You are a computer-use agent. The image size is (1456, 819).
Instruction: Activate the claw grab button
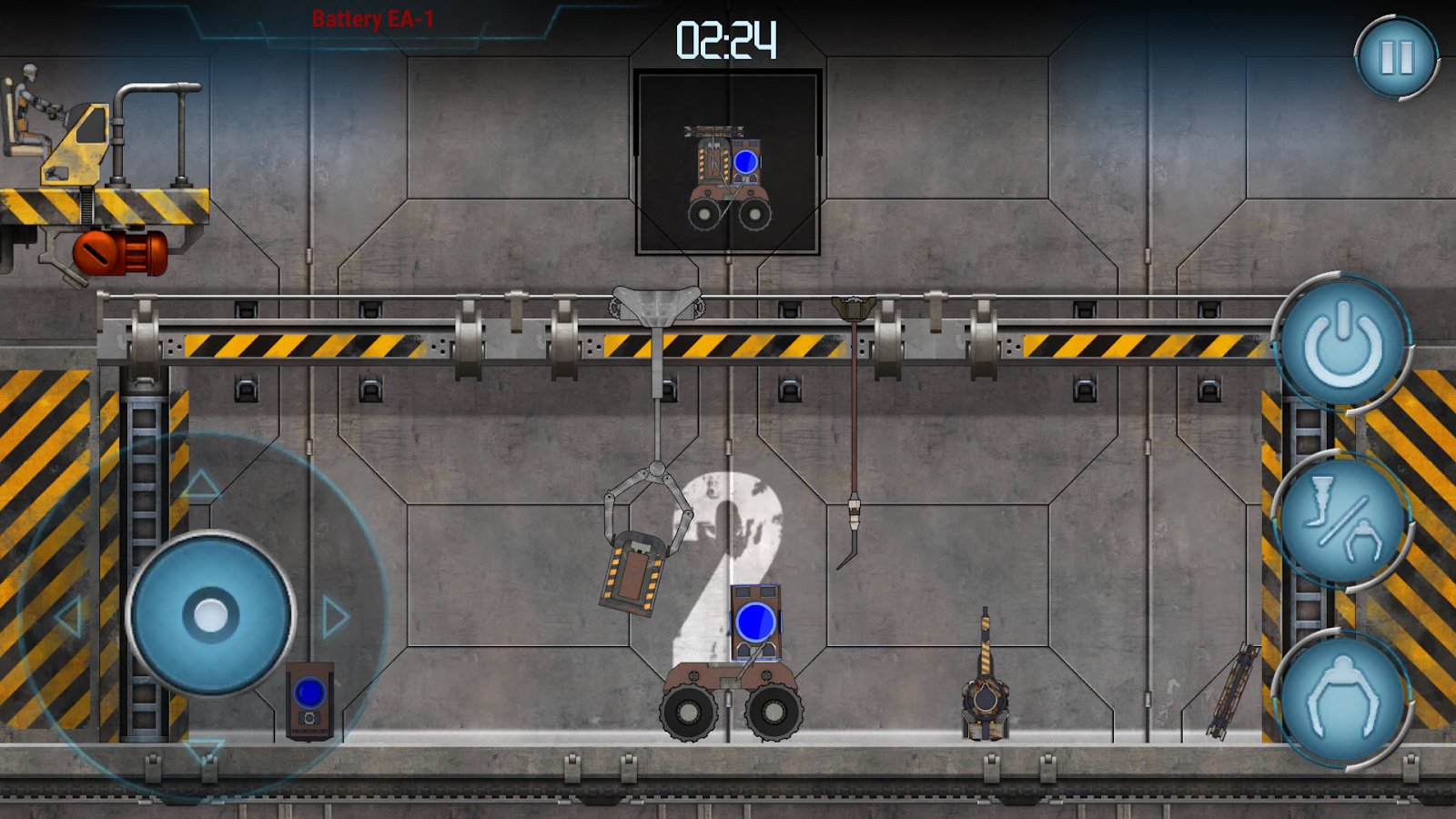pos(1342,699)
